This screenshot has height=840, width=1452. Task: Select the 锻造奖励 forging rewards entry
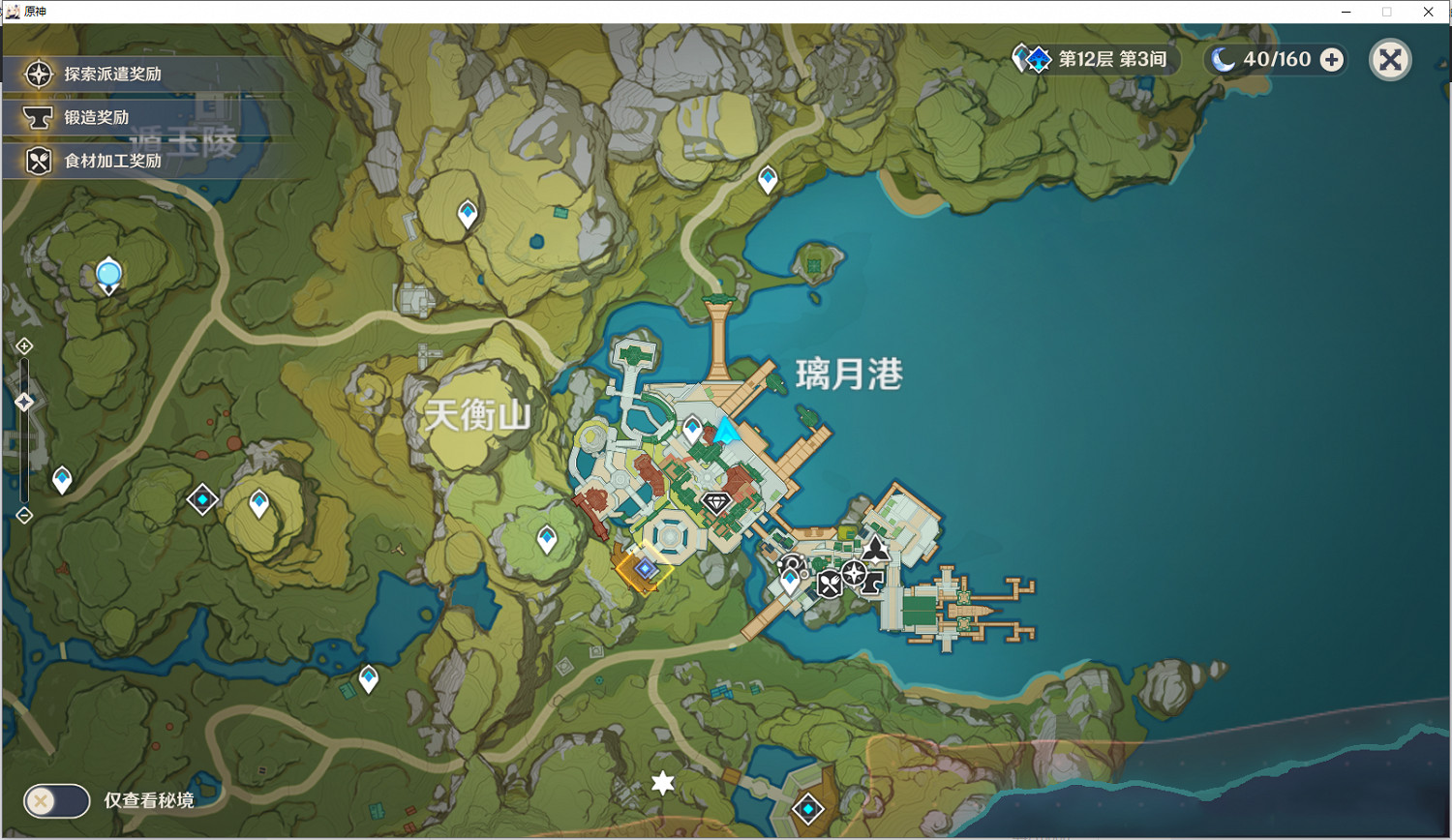click(x=87, y=117)
